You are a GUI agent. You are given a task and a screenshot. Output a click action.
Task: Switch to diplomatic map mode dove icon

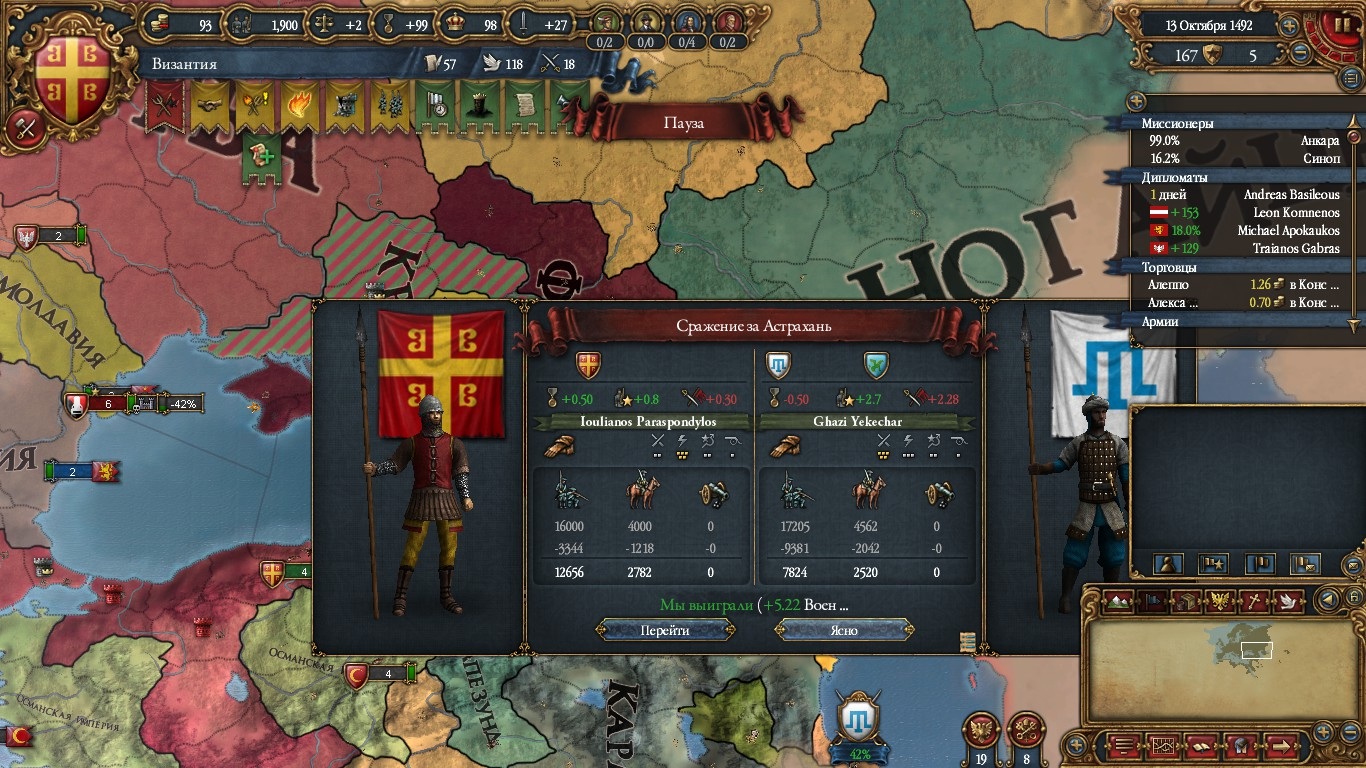pos(1286,601)
